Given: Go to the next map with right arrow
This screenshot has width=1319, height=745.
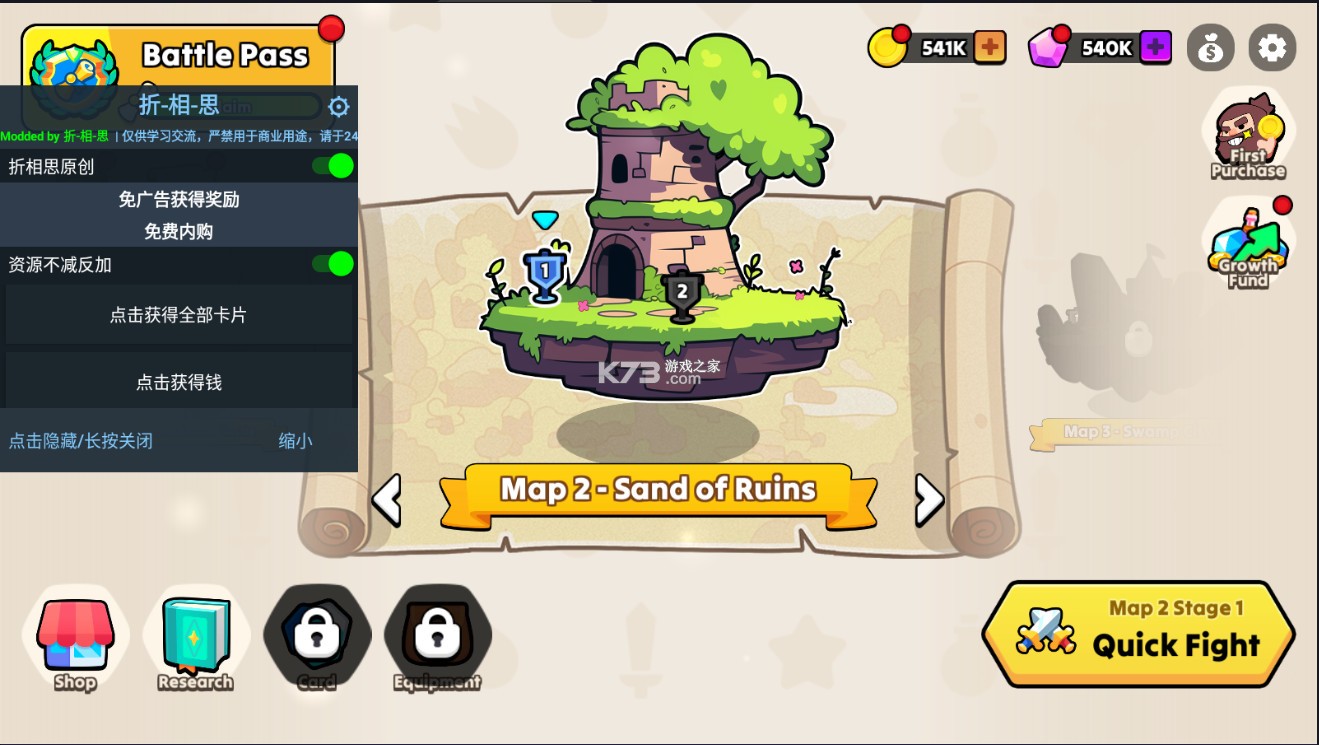Looking at the screenshot, I should click(x=929, y=499).
